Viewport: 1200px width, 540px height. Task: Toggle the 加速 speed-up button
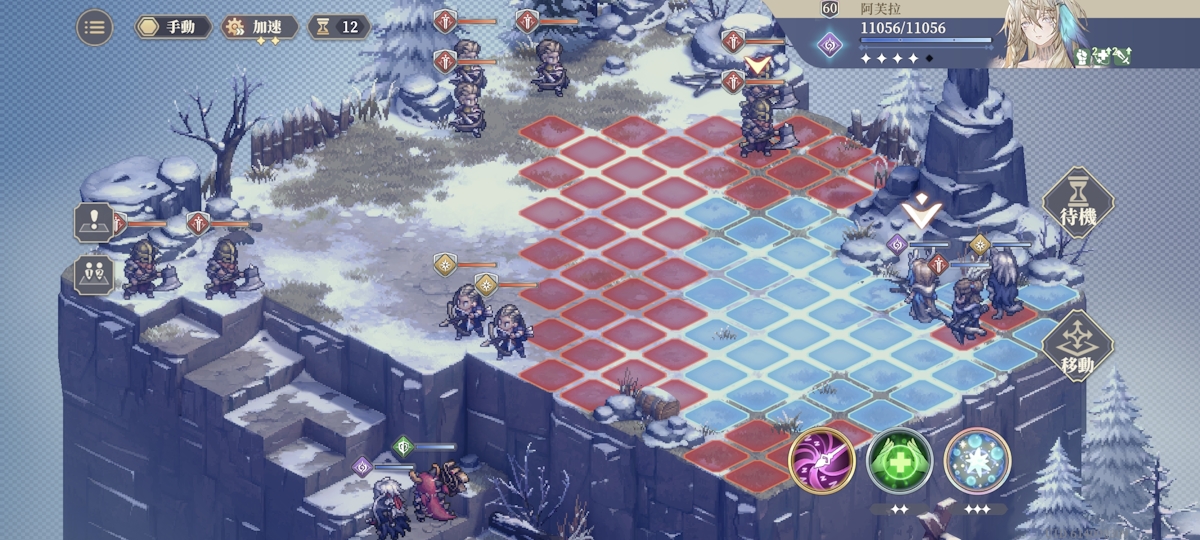(259, 27)
